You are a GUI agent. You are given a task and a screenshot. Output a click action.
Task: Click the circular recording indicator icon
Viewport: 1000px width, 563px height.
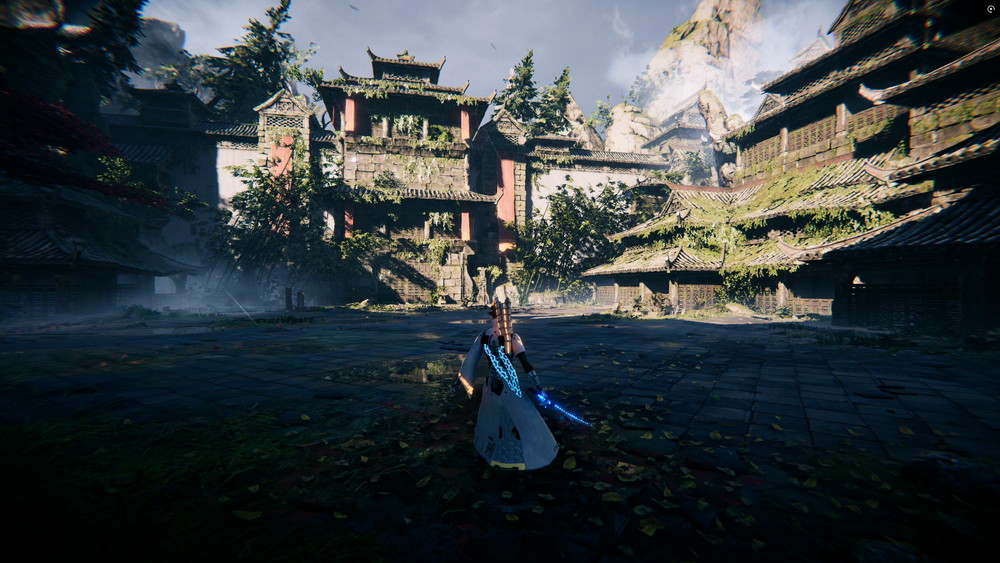(x=989, y=10)
